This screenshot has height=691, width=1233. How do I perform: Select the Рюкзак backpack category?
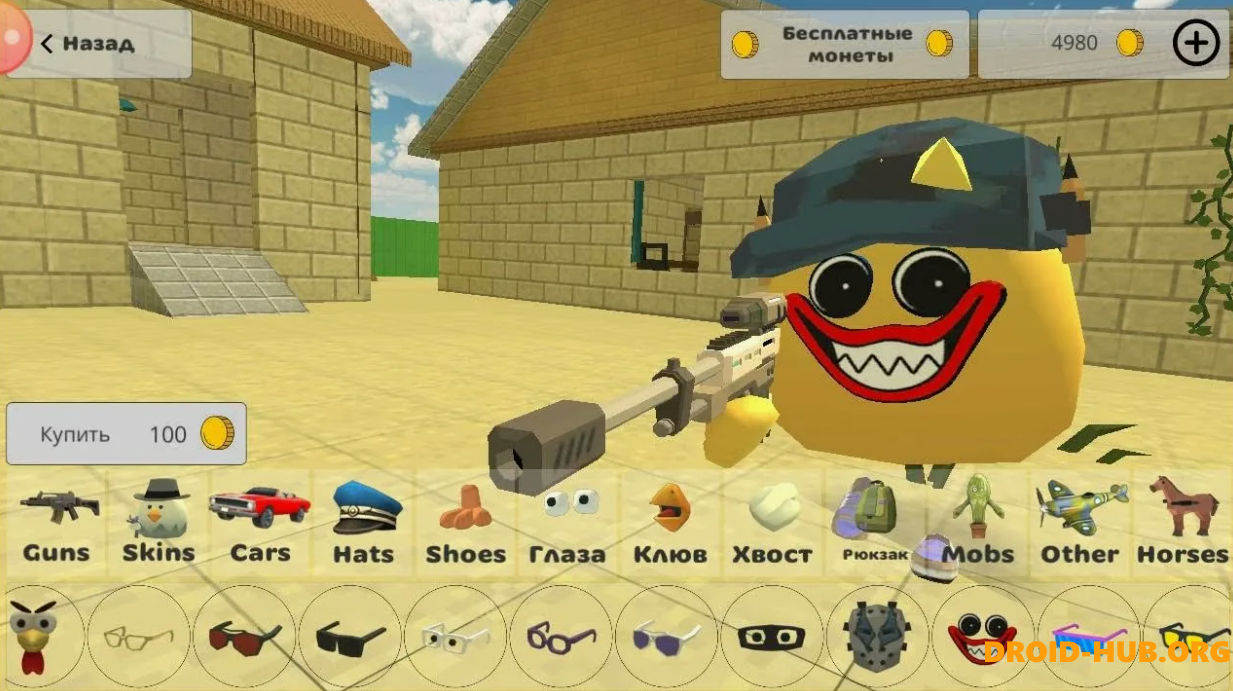click(874, 525)
